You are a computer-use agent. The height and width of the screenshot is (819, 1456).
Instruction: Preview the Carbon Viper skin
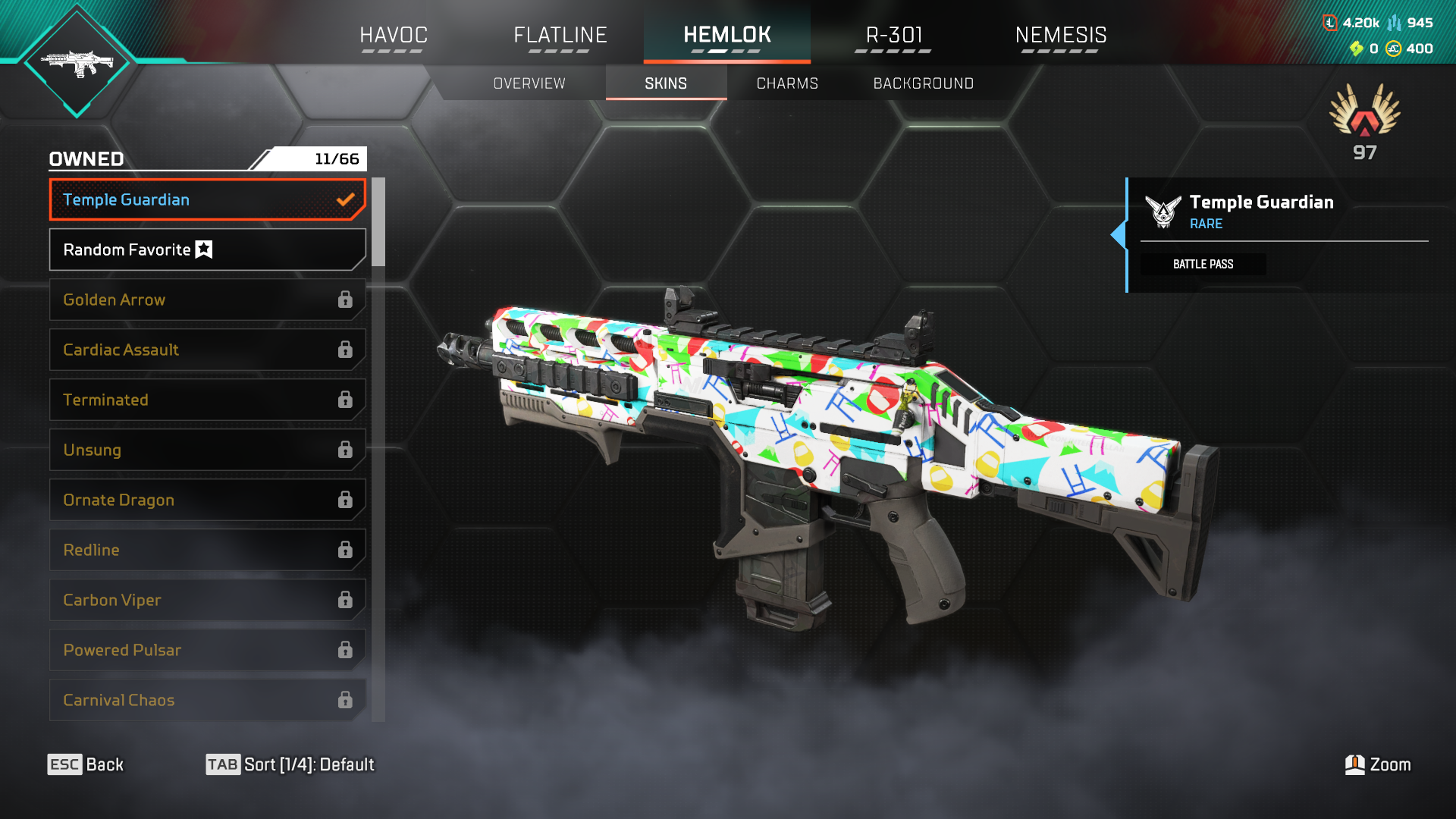pyautogui.click(x=207, y=600)
